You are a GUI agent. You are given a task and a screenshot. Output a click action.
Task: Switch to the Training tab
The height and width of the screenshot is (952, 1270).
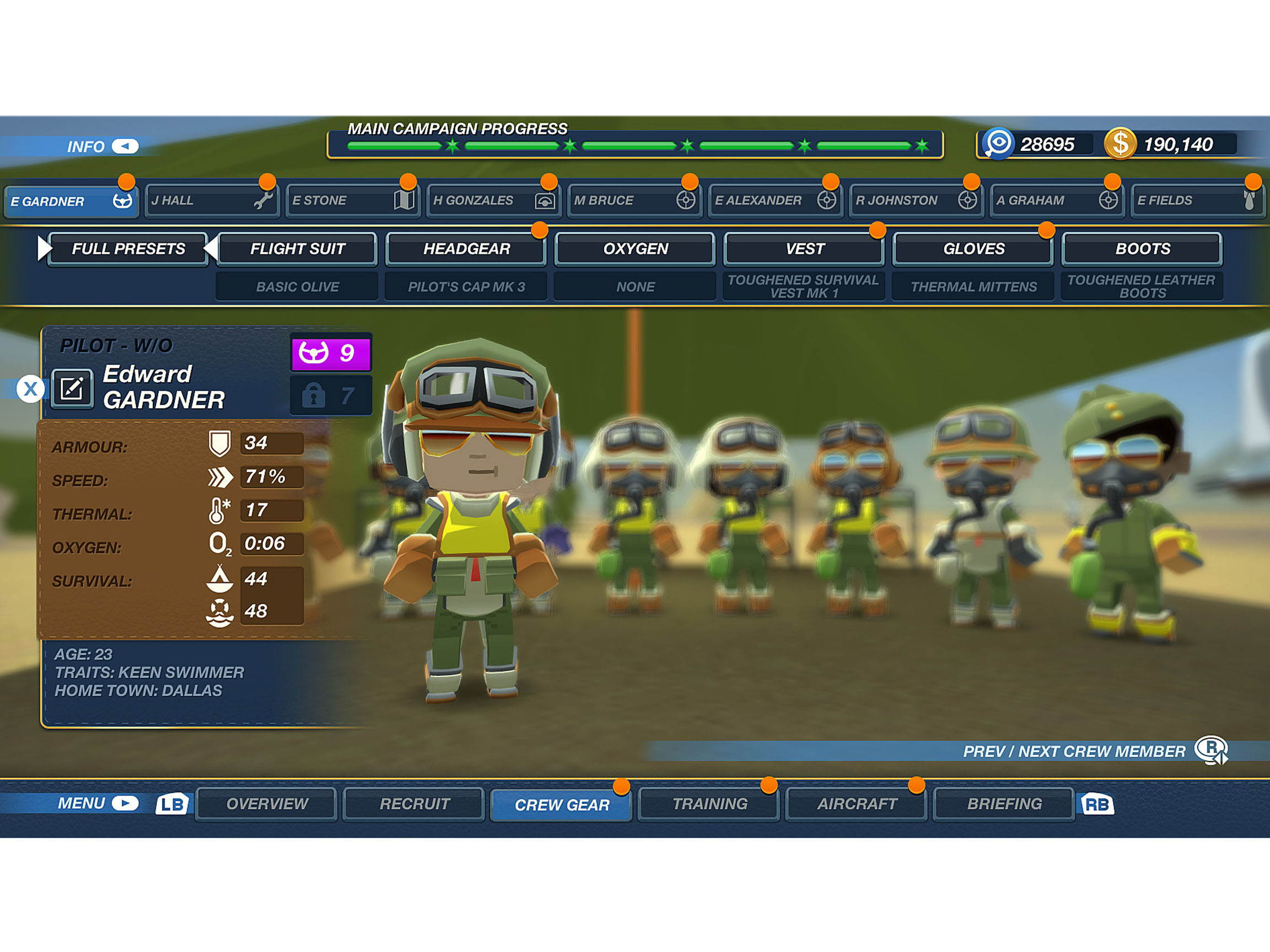709,803
